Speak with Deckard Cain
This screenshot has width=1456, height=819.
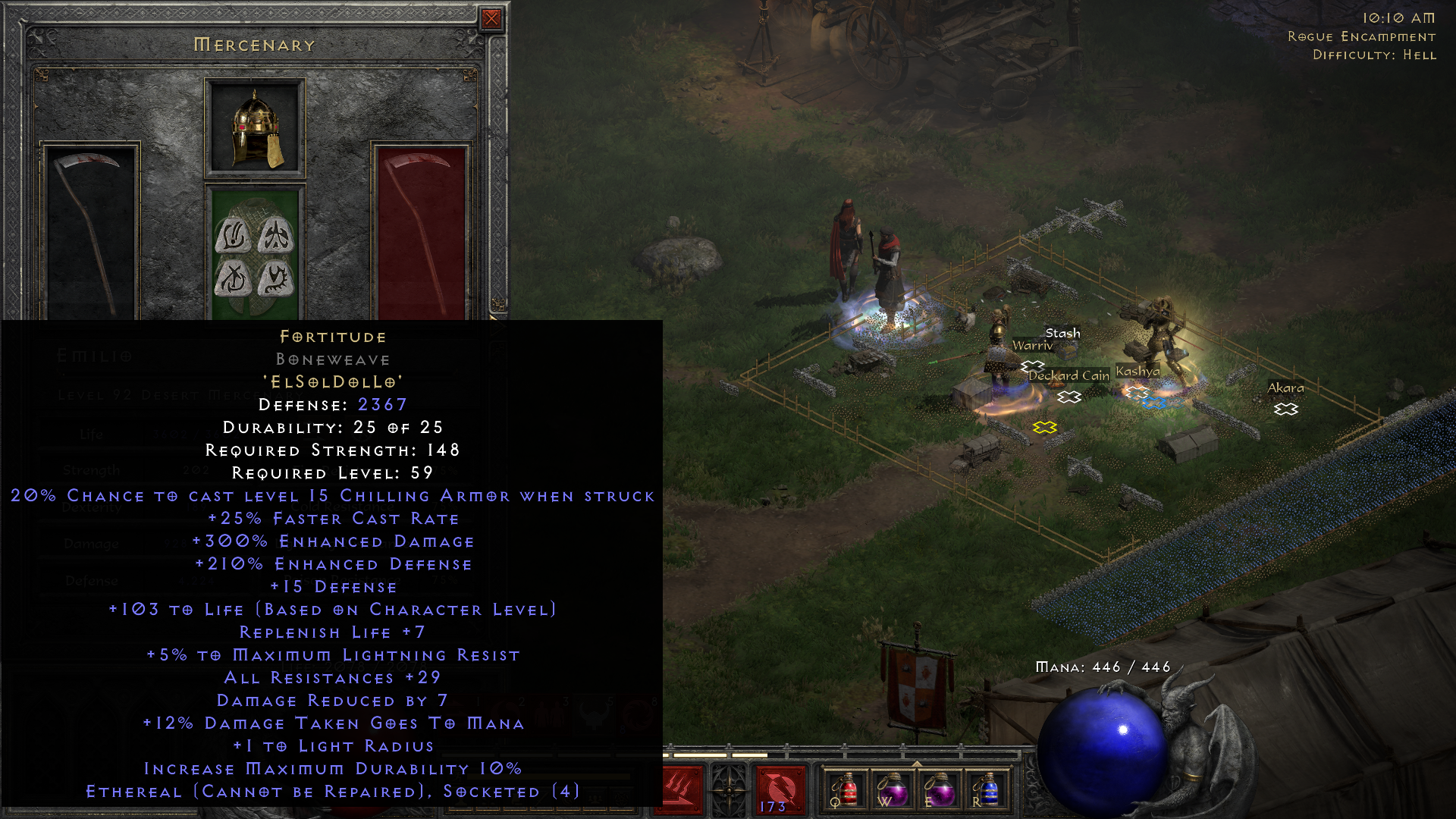[x=1068, y=375]
